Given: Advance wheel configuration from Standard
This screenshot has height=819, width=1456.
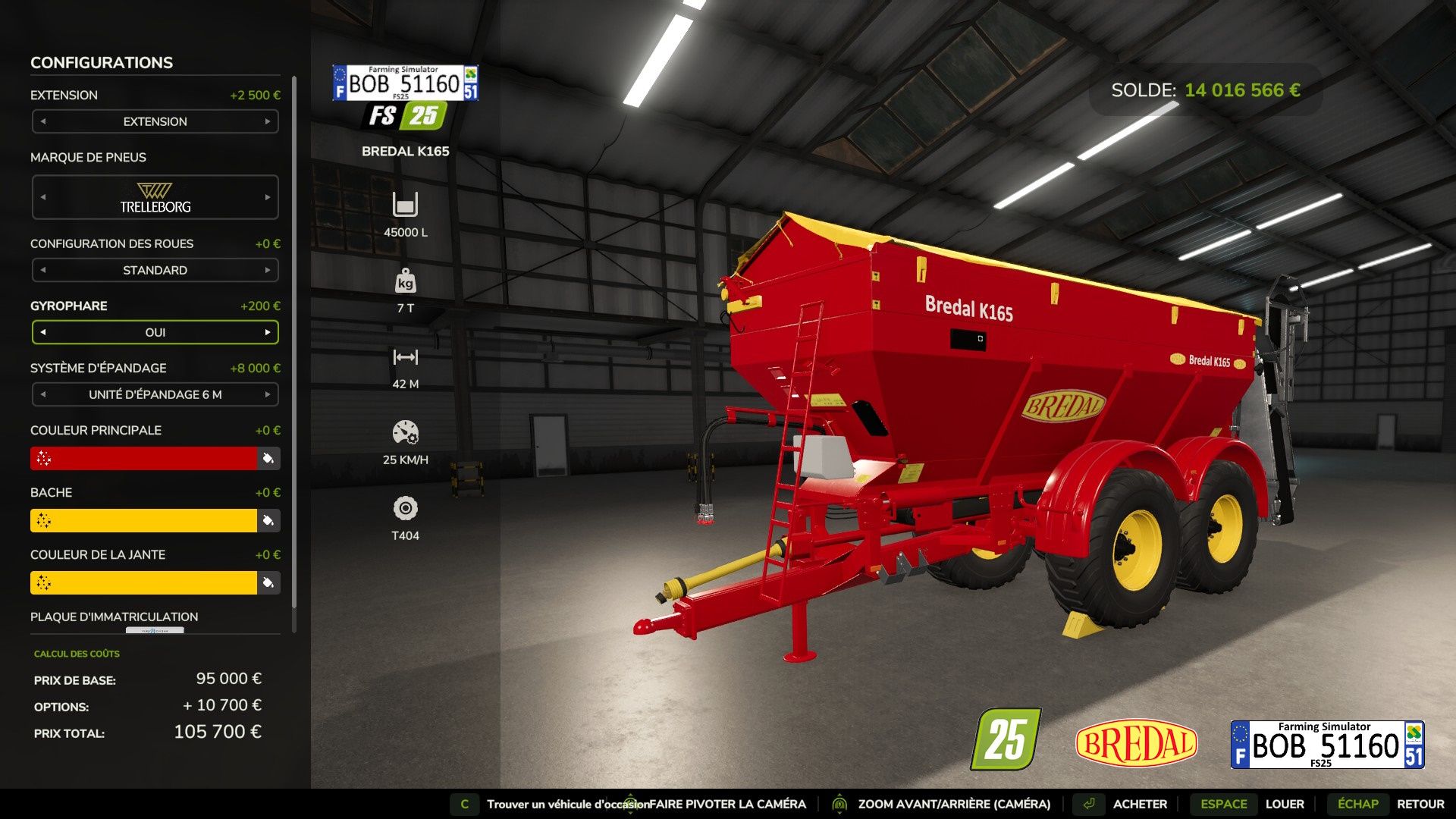Looking at the screenshot, I should 268,270.
